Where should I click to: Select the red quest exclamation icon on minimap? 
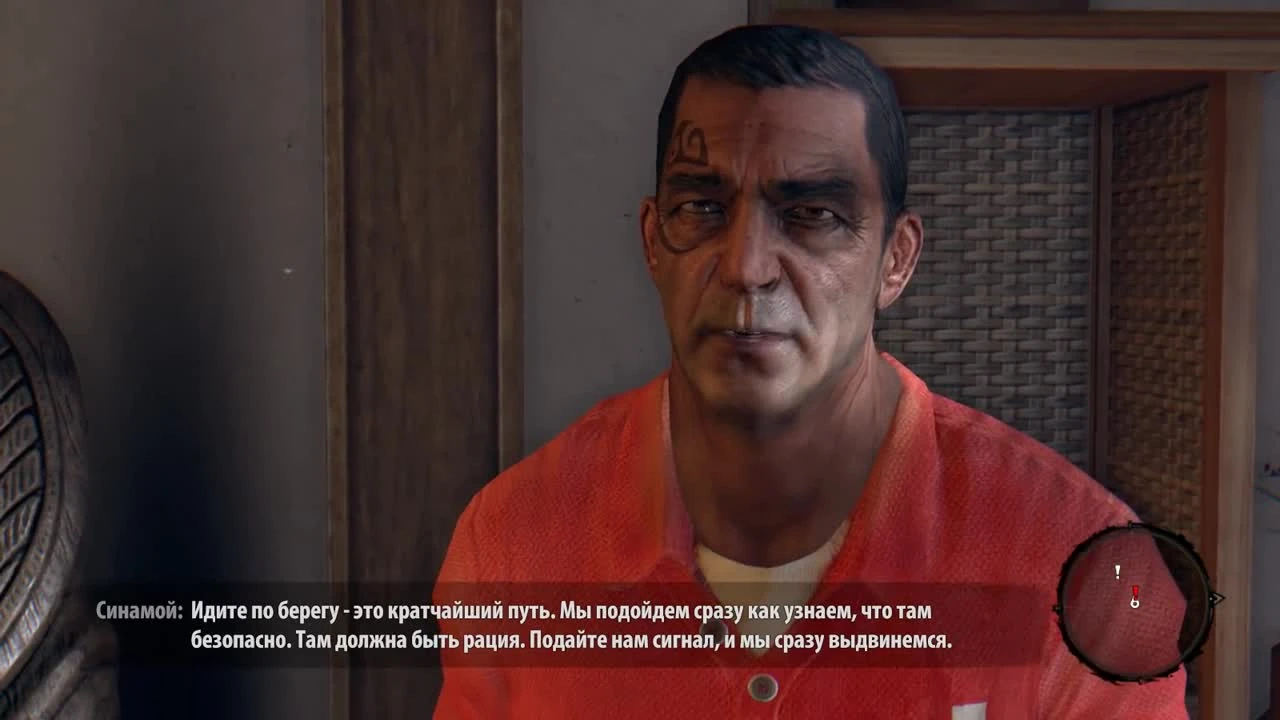(1135, 590)
